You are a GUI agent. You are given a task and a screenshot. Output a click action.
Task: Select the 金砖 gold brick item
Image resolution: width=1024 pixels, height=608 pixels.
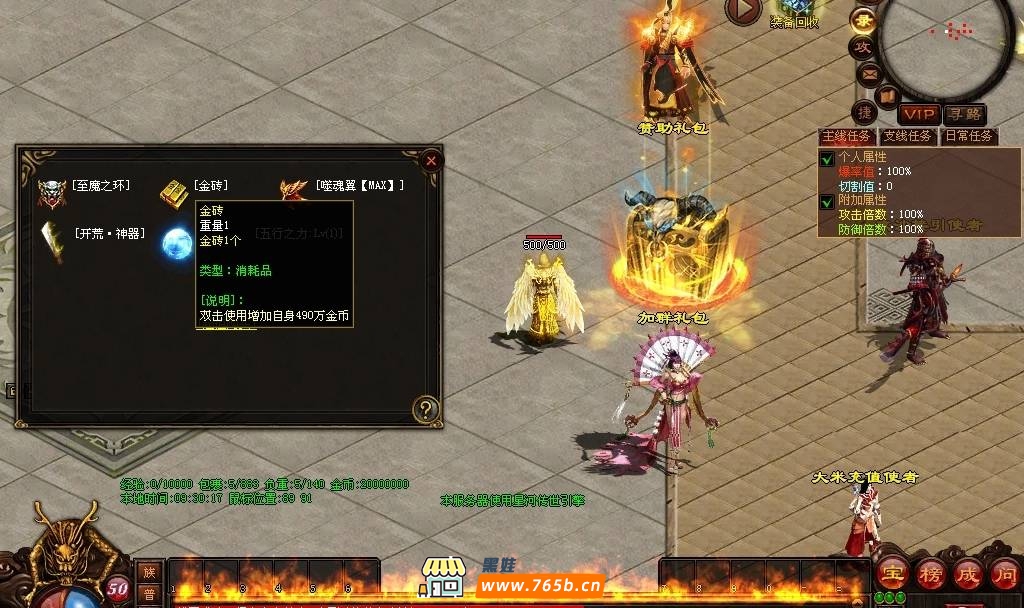click(175, 192)
